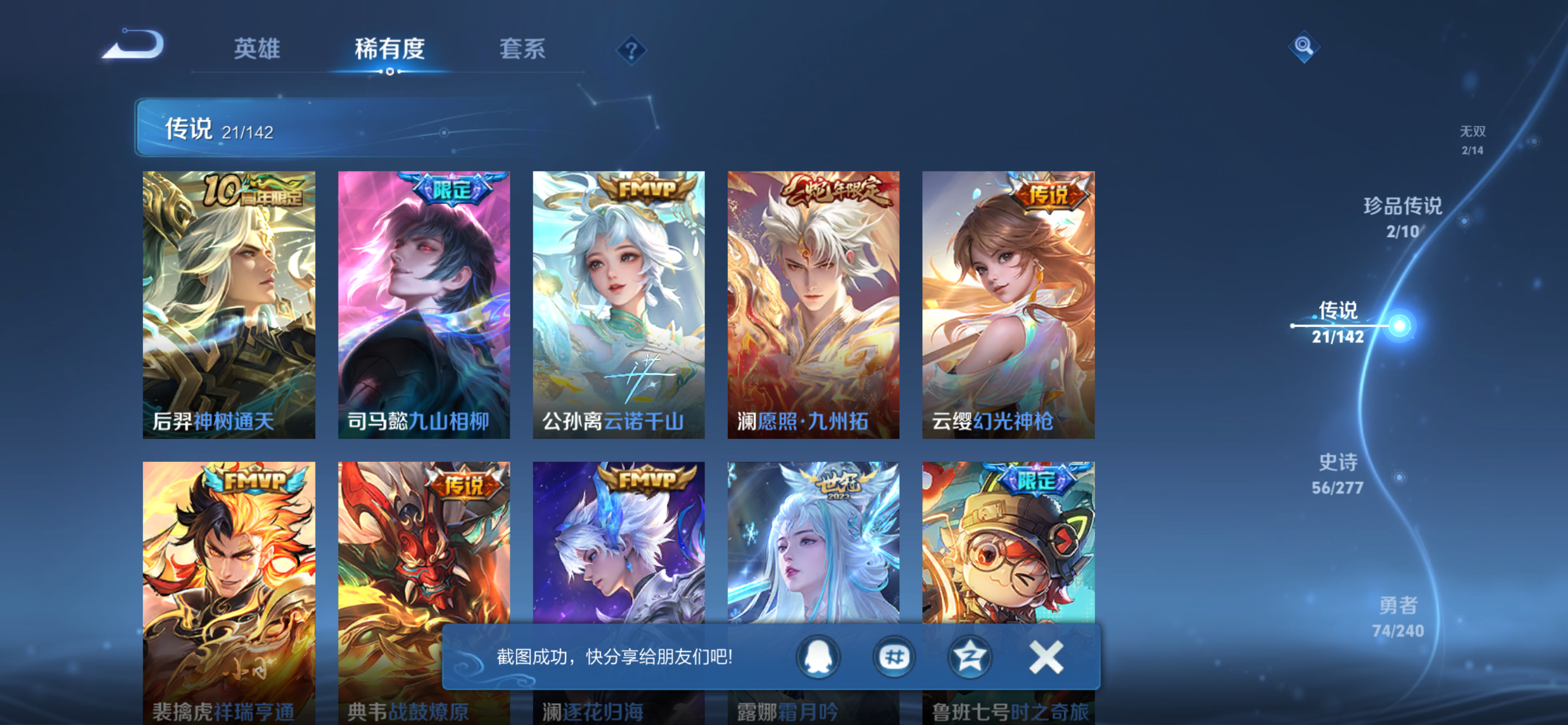Image resolution: width=1568 pixels, height=725 pixels.
Task: Open search with the magnifier icon
Action: click(x=1304, y=47)
